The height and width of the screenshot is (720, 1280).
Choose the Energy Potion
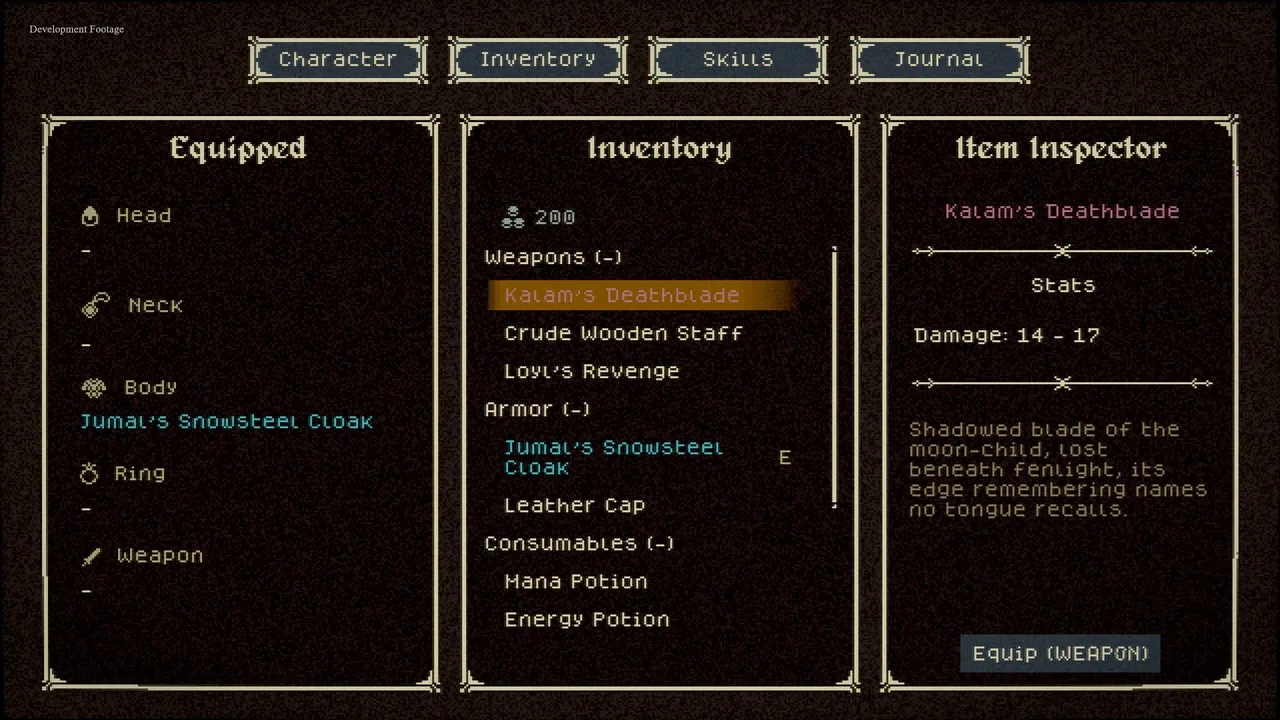point(586,620)
